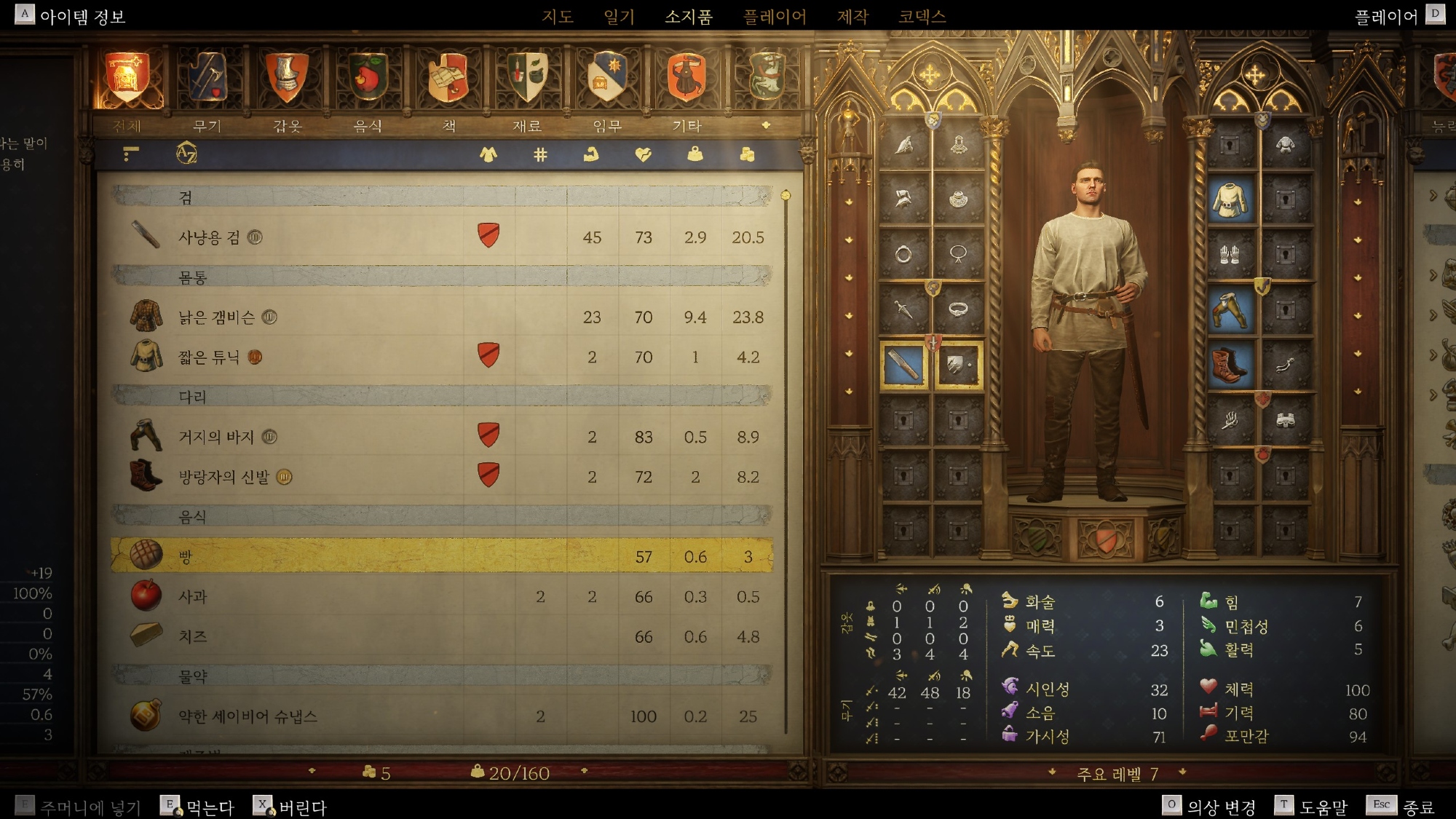Switch to the 제작 crafting tab
The width and height of the screenshot is (1456, 819).
coord(852,16)
